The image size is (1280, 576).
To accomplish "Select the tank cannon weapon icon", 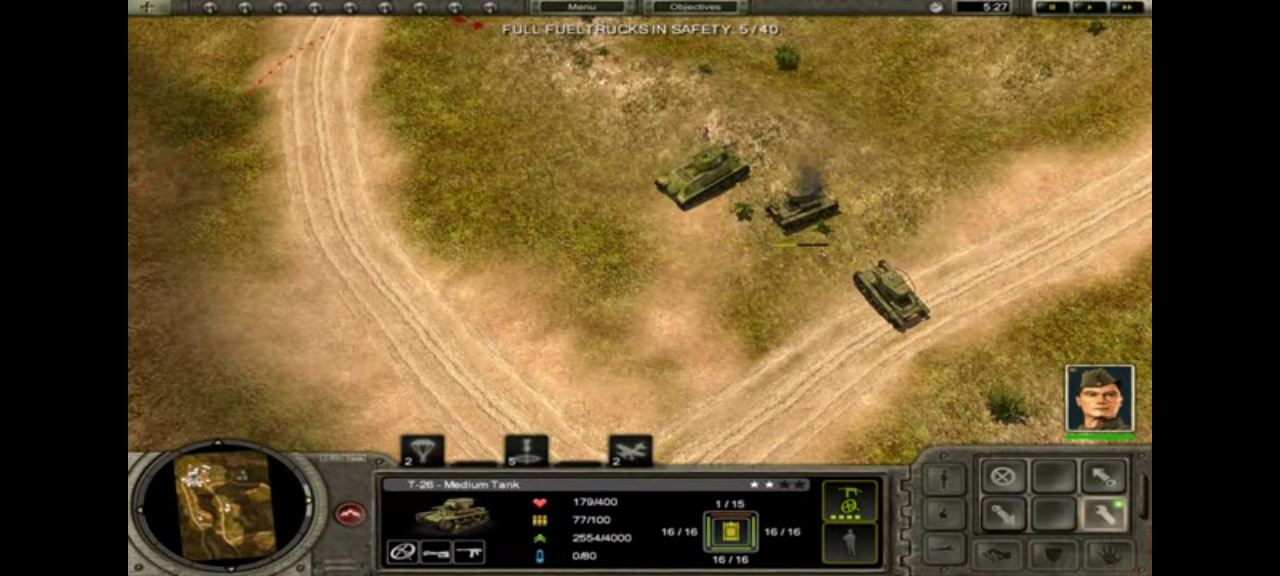I will (x=435, y=551).
